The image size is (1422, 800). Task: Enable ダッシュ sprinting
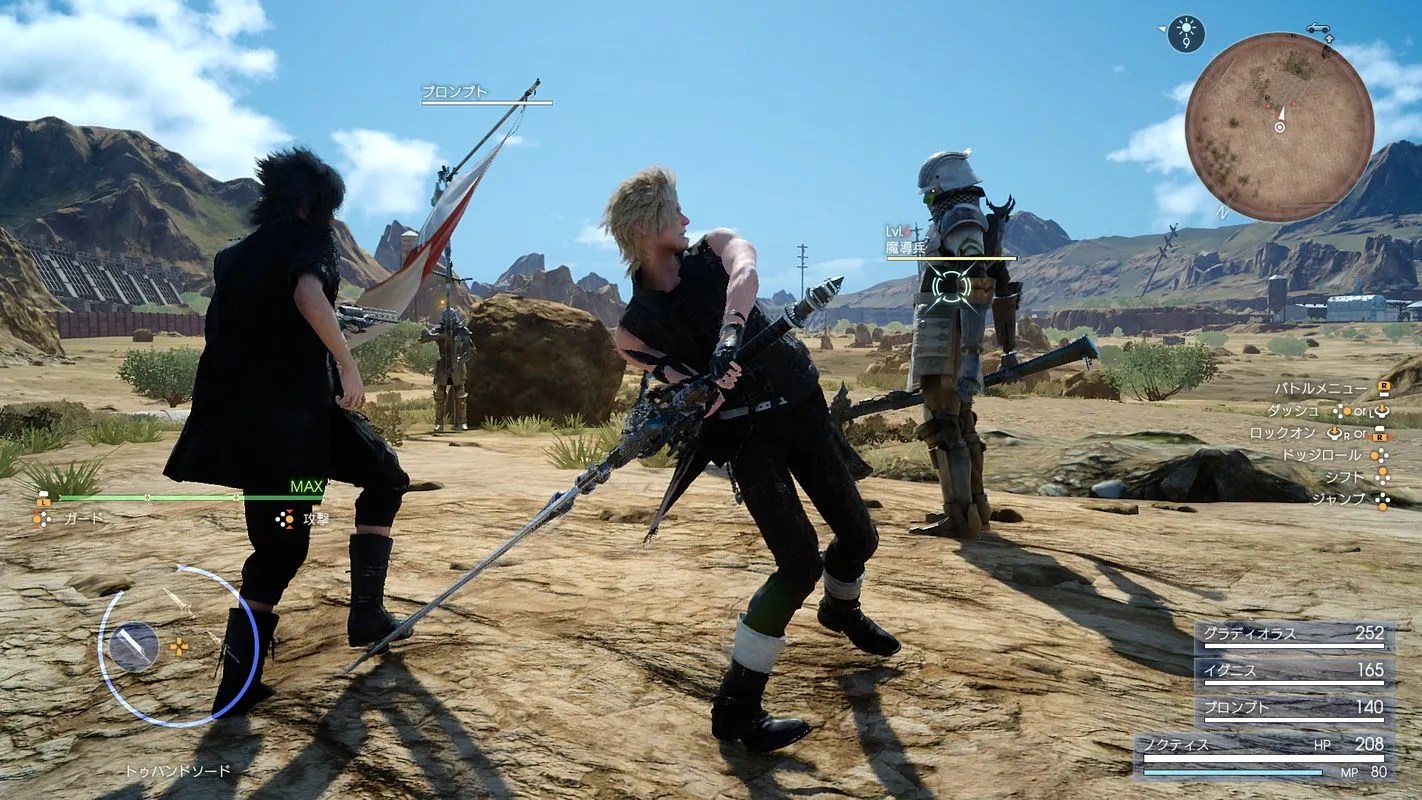[1294, 410]
